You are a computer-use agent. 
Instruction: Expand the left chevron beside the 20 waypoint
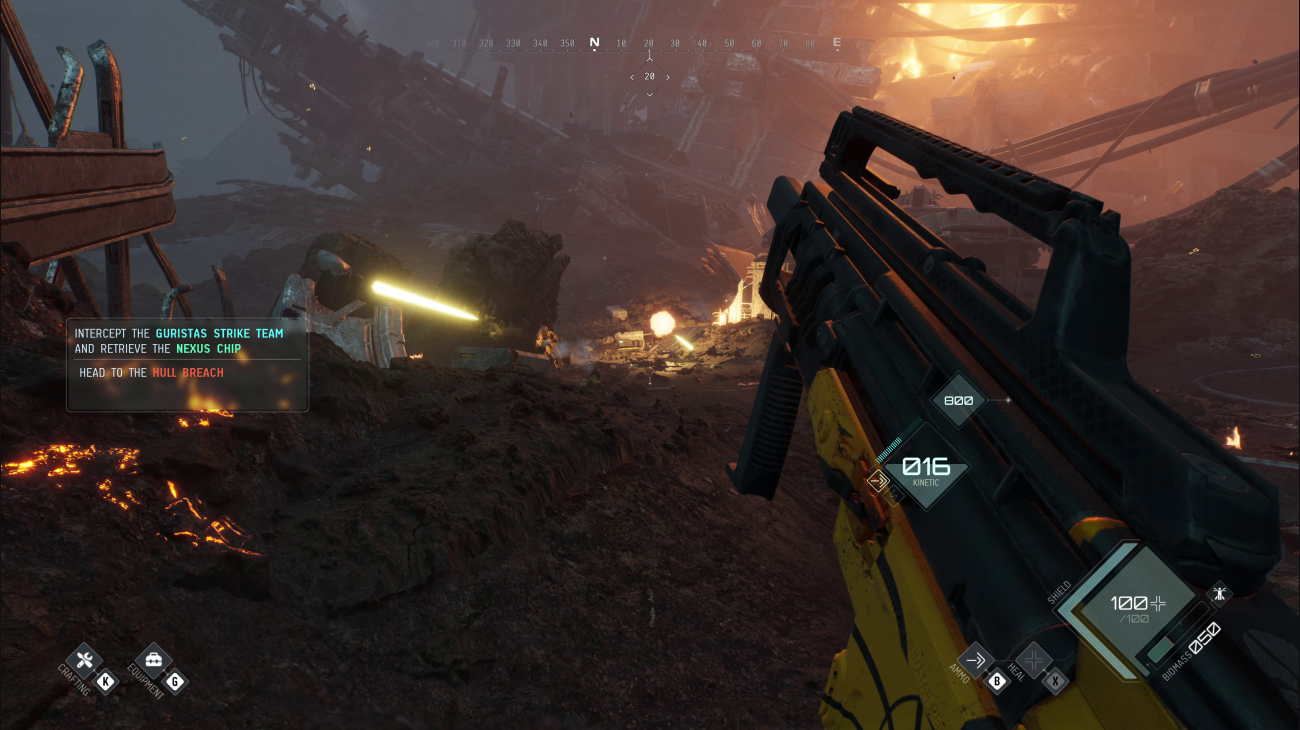[632, 77]
